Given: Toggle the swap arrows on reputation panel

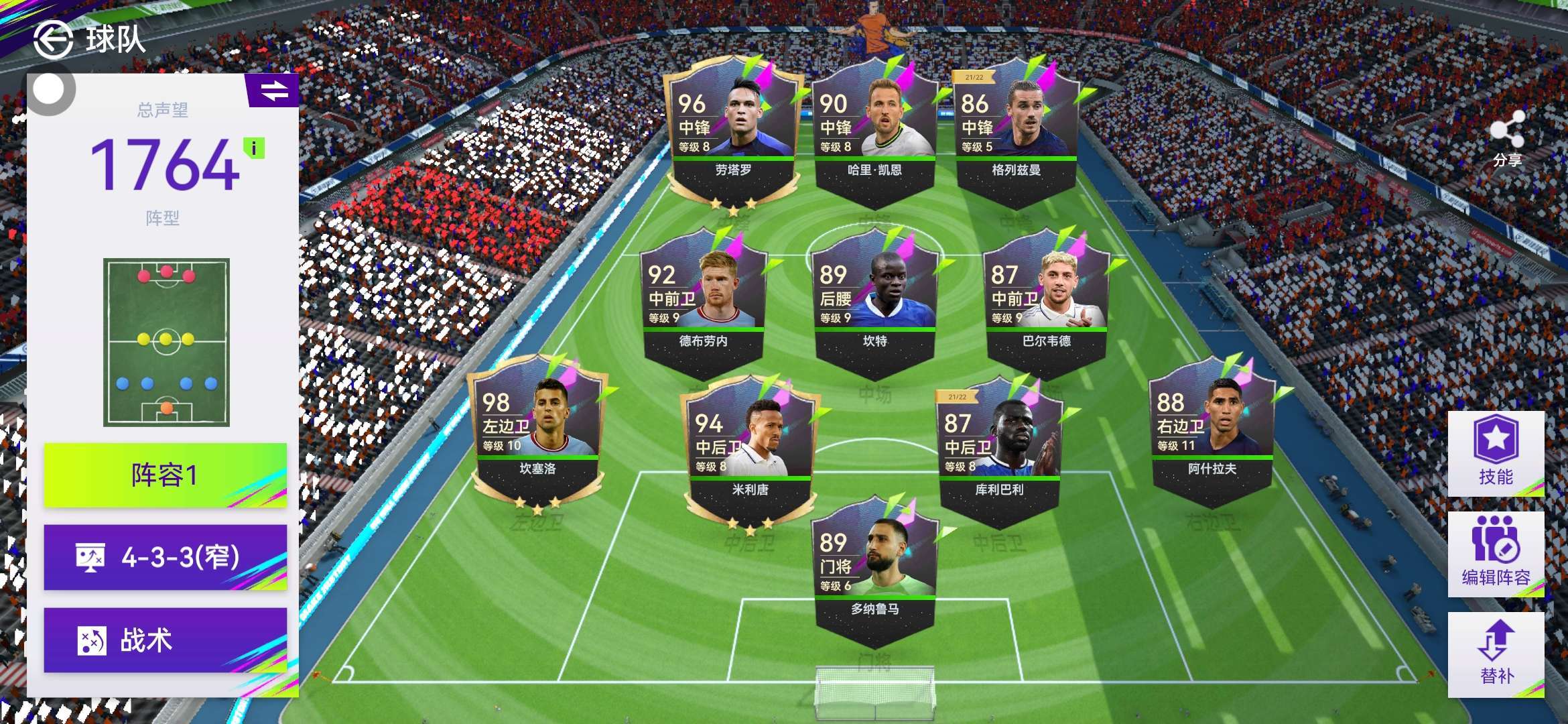Looking at the screenshot, I should pos(274,90).
